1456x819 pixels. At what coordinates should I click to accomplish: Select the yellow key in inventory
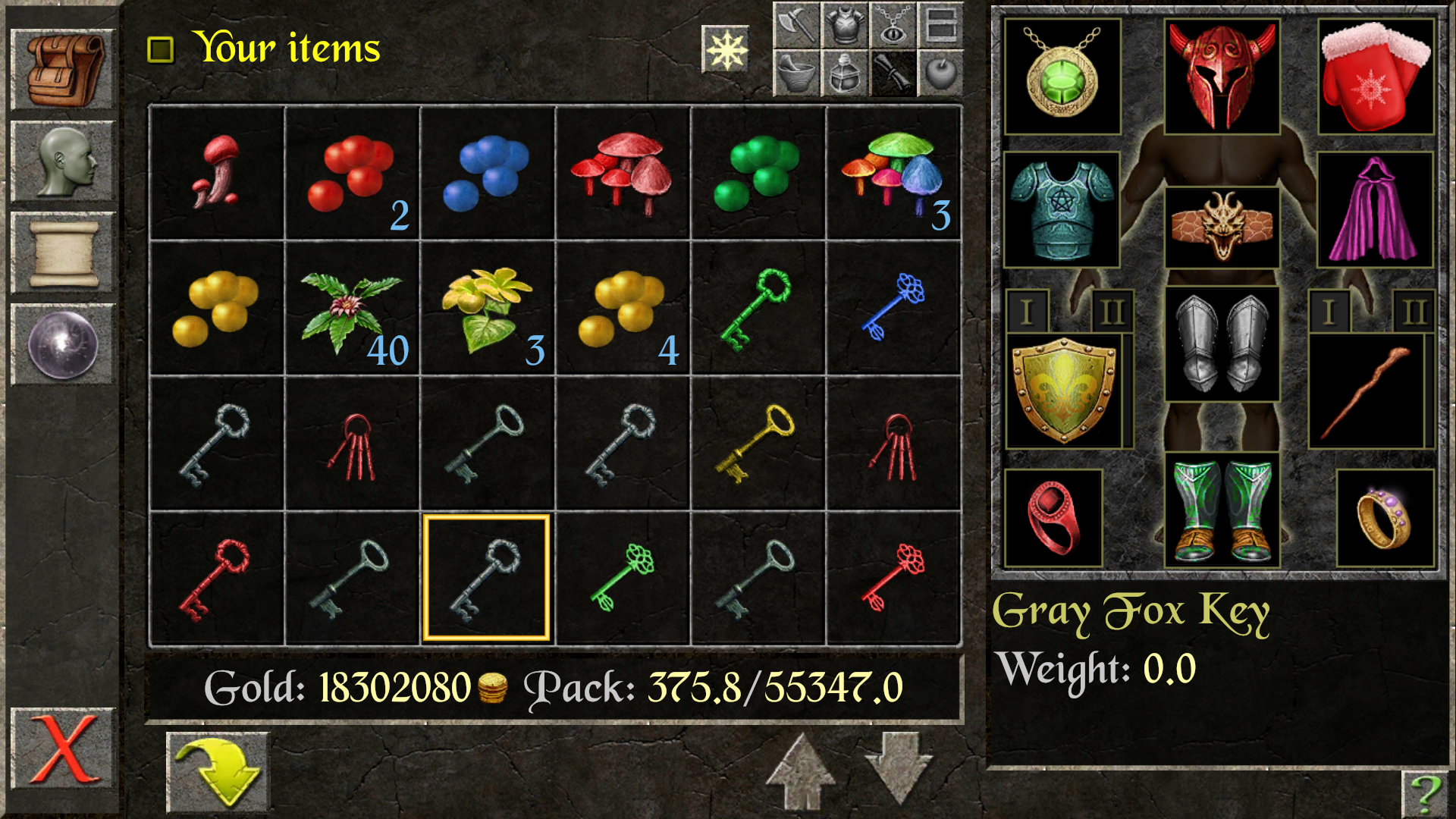pyautogui.click(x=758, y=444)
